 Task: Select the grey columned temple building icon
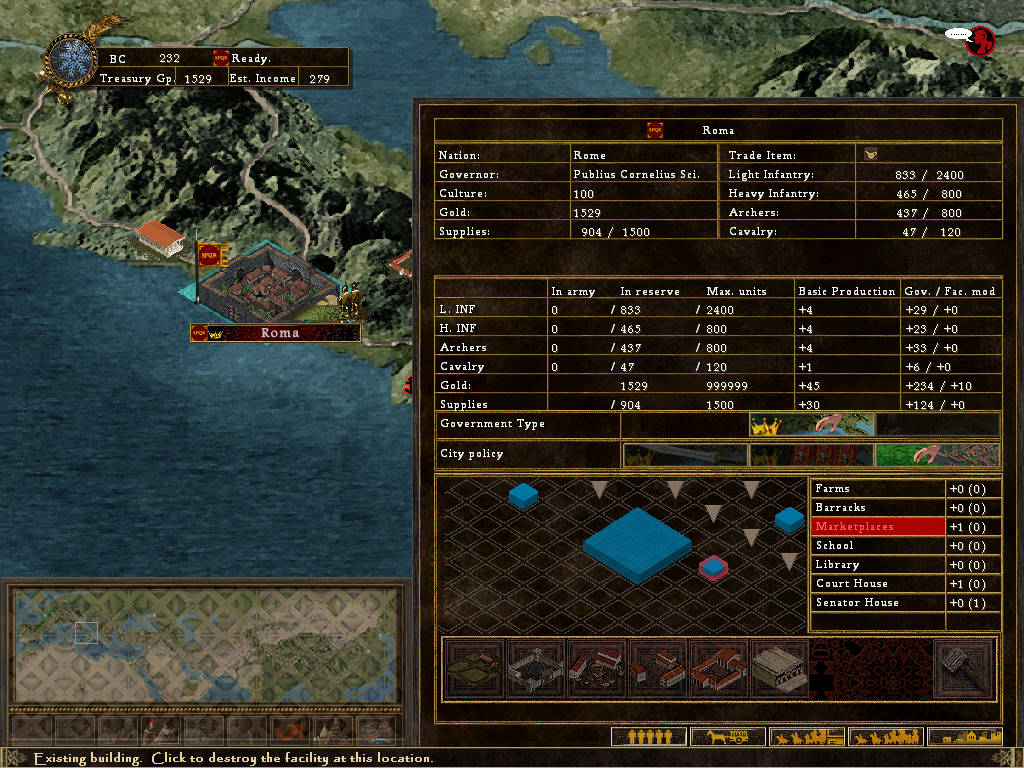[779, 668]
